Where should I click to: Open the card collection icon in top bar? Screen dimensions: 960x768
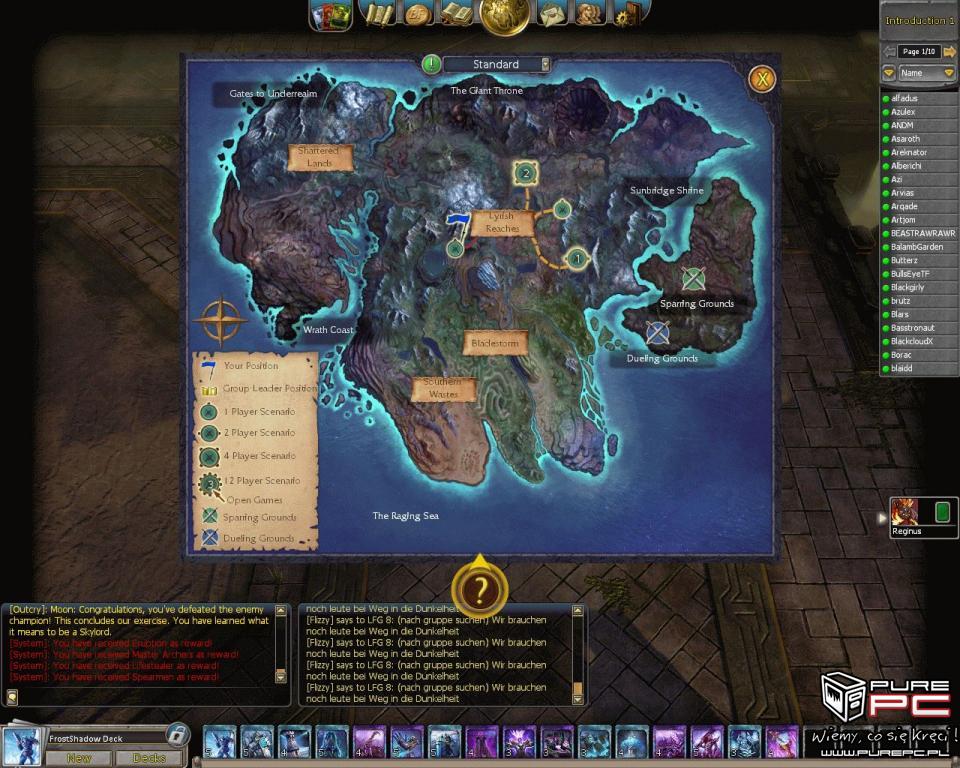(330, 15)
